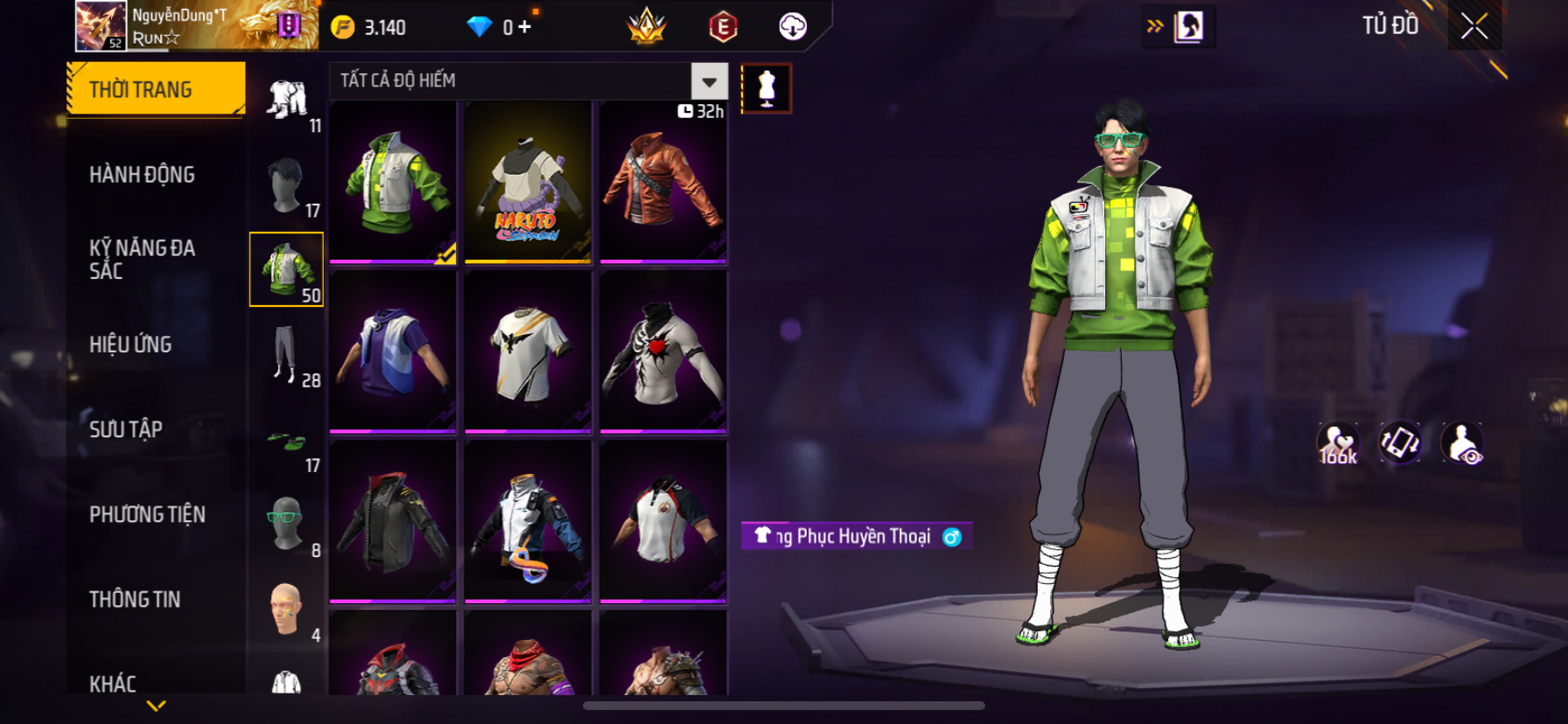
Task: Choose the blue and white hoodie vest
Action: tap(393, 352)
